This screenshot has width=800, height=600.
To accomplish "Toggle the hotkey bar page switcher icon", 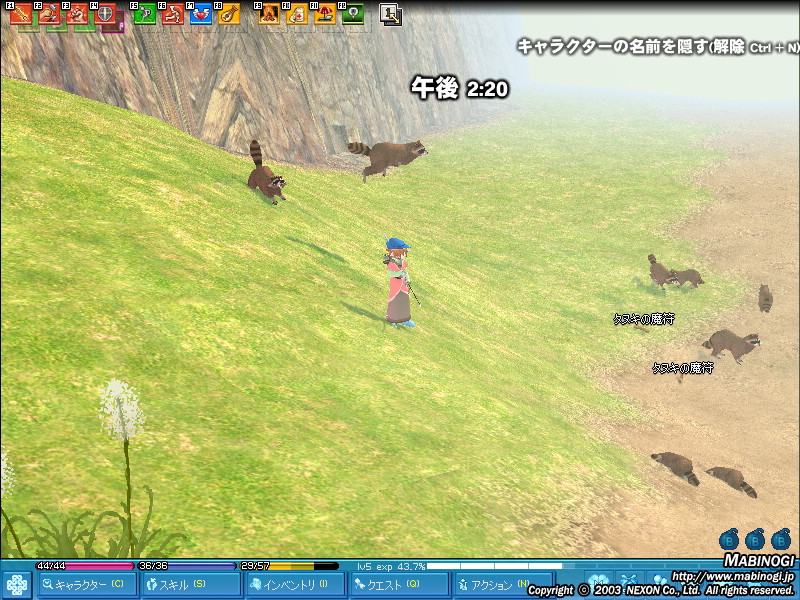I will click(391, 14).
